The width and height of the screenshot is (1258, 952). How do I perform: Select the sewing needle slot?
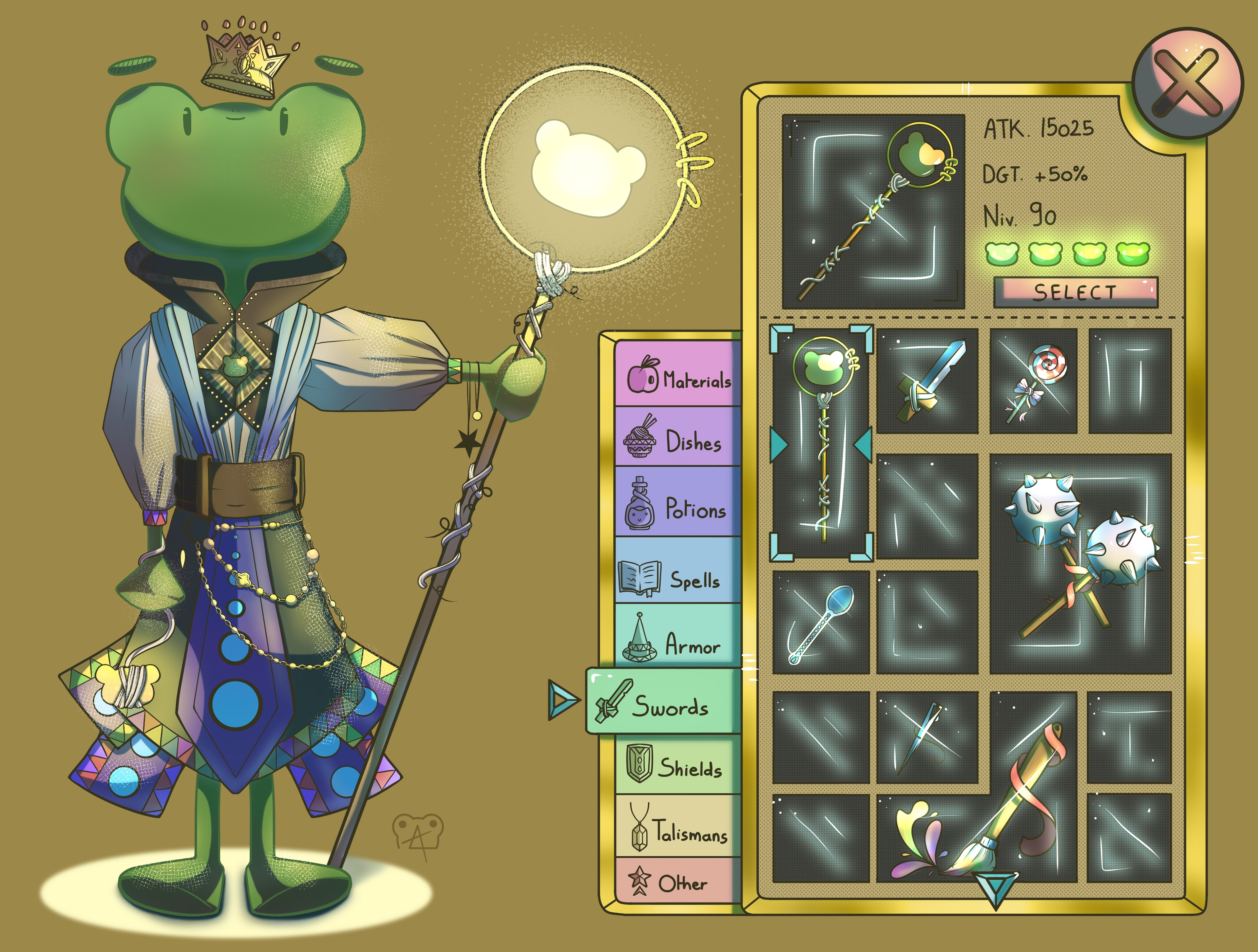tap(927, 737)
